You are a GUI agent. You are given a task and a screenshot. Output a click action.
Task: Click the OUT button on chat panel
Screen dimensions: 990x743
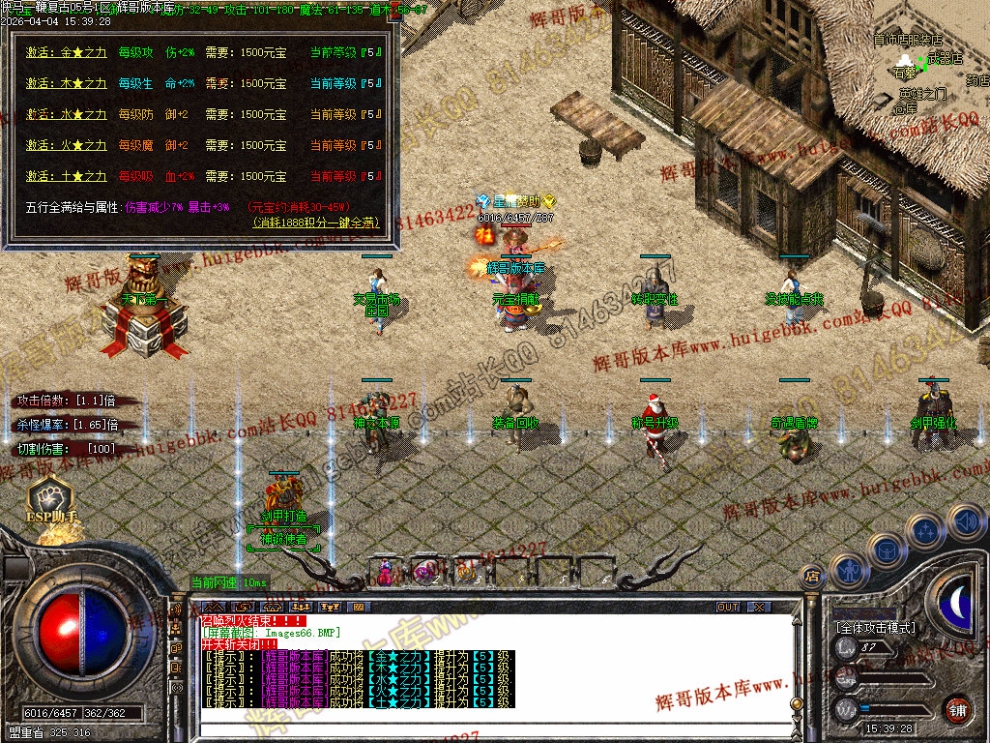click(728, 607)
